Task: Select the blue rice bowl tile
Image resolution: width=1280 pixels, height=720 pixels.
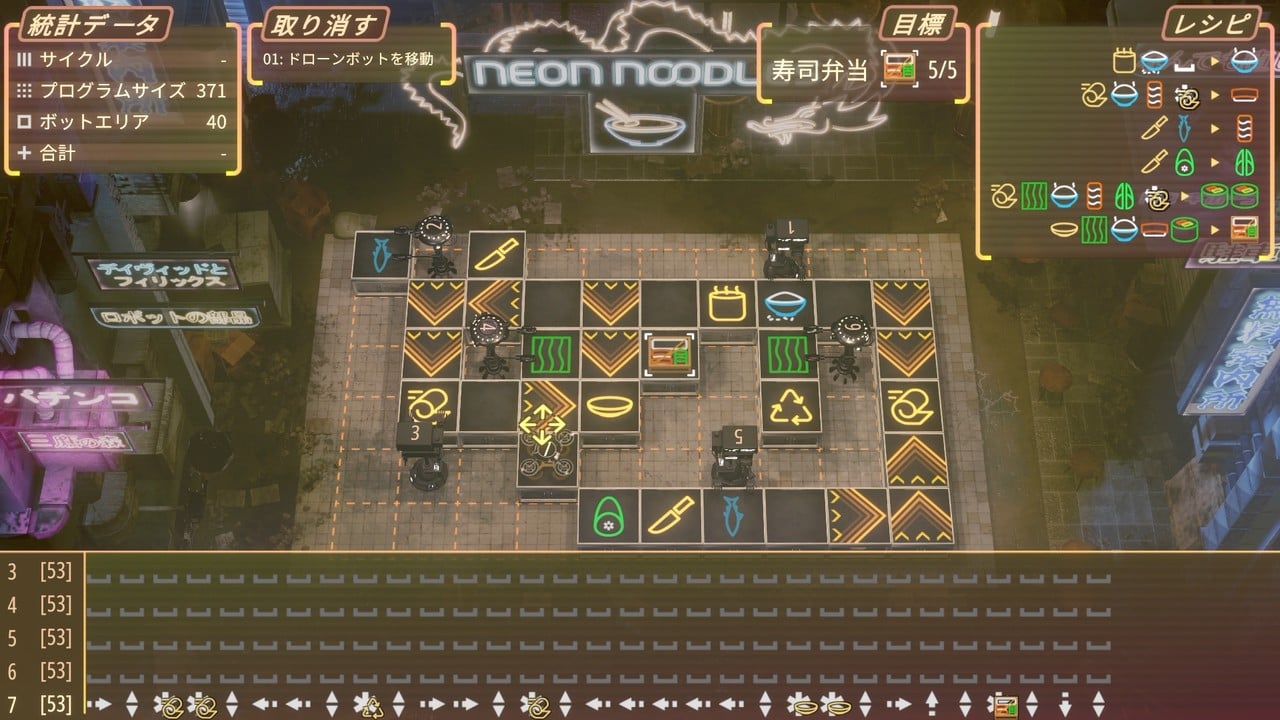Action: pos(785,301)
